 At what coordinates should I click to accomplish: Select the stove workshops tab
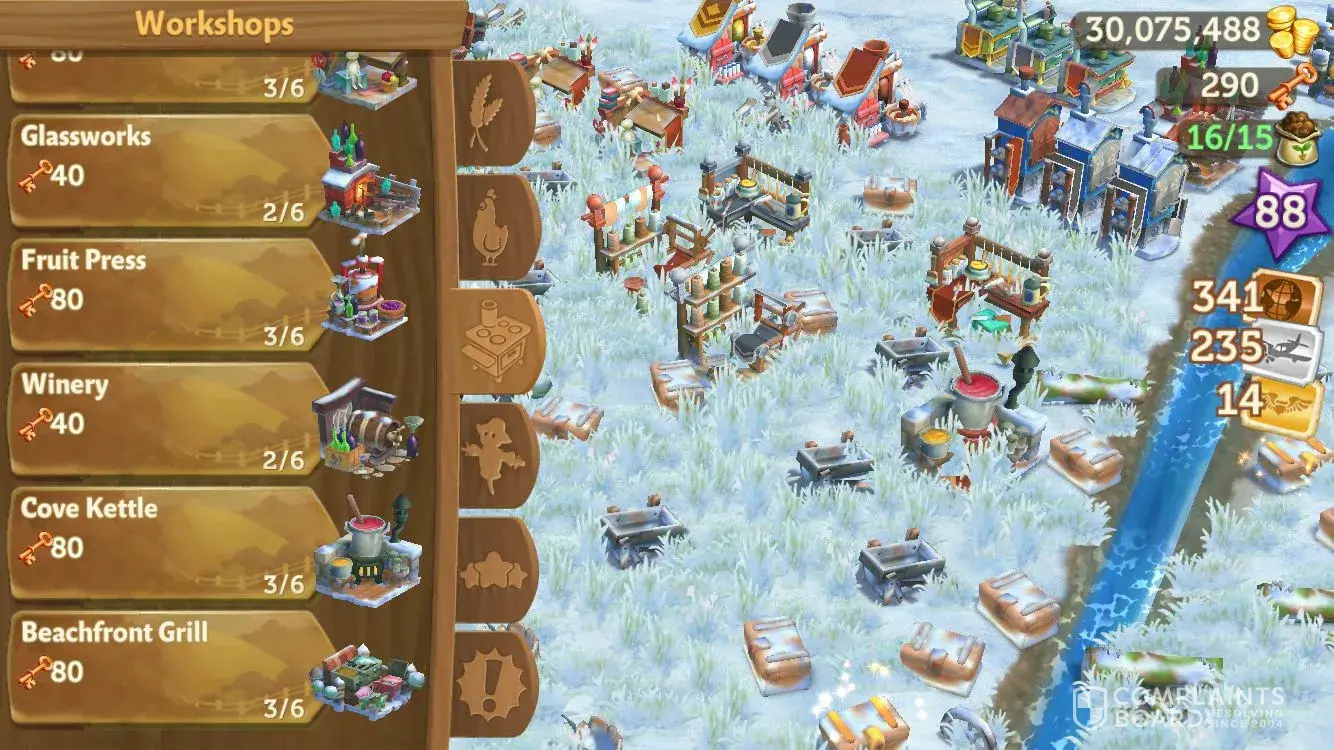(497, 341)
